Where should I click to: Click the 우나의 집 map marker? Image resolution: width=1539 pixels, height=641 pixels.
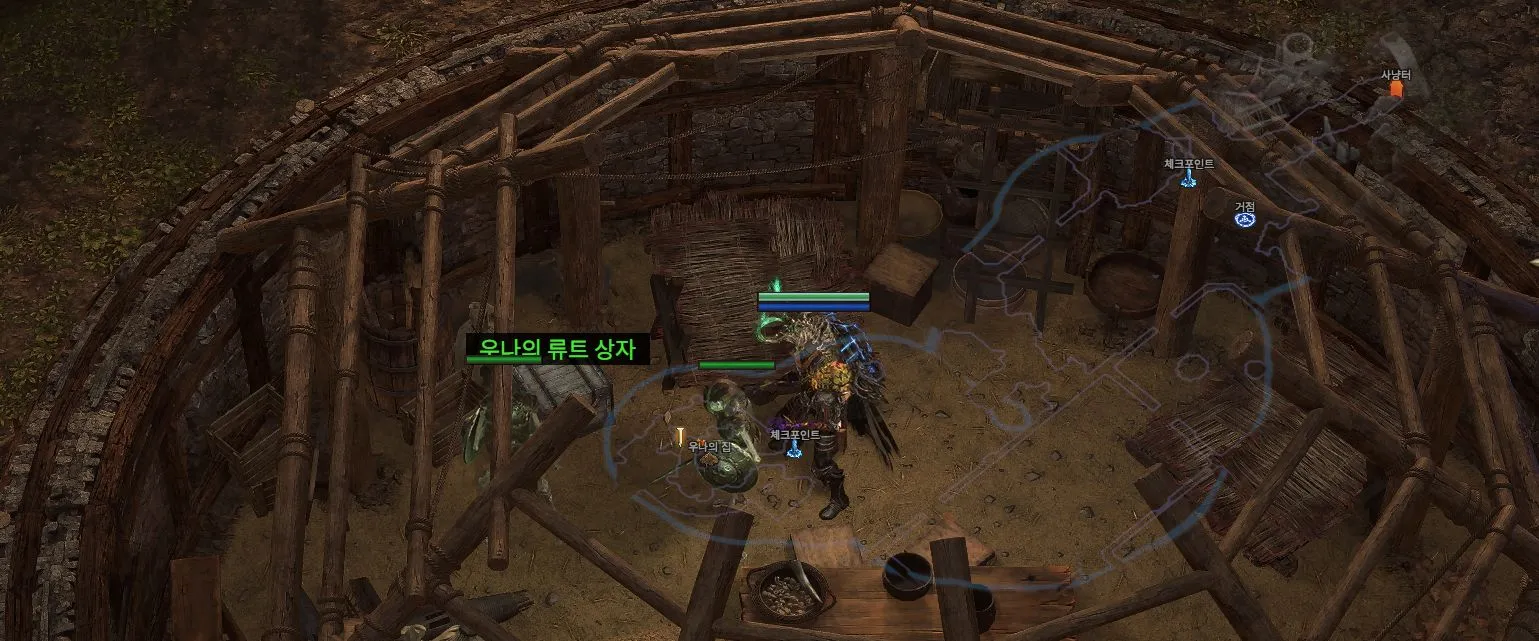[681, 437]
